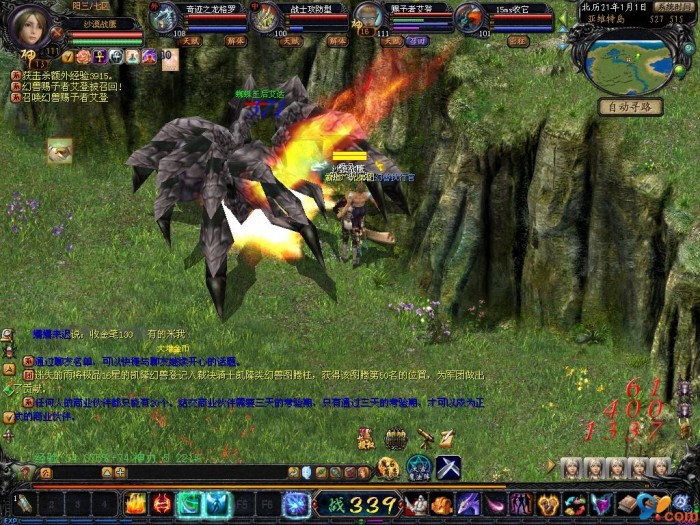The image size is (700, 525).
Task: Activate the flame skill in the hotbar
Action: tap(136, 504)
